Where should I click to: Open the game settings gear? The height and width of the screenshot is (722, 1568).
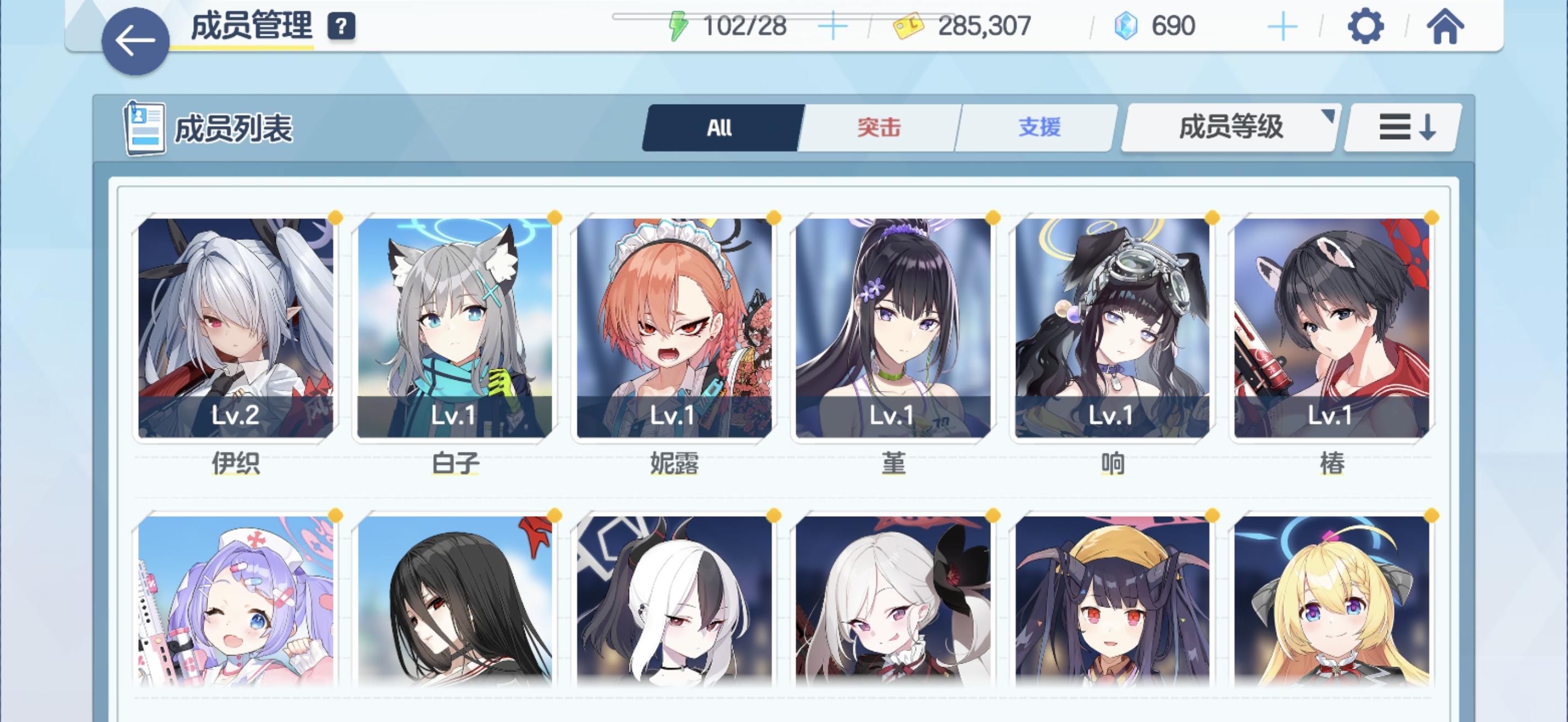tap(1367, 26)
